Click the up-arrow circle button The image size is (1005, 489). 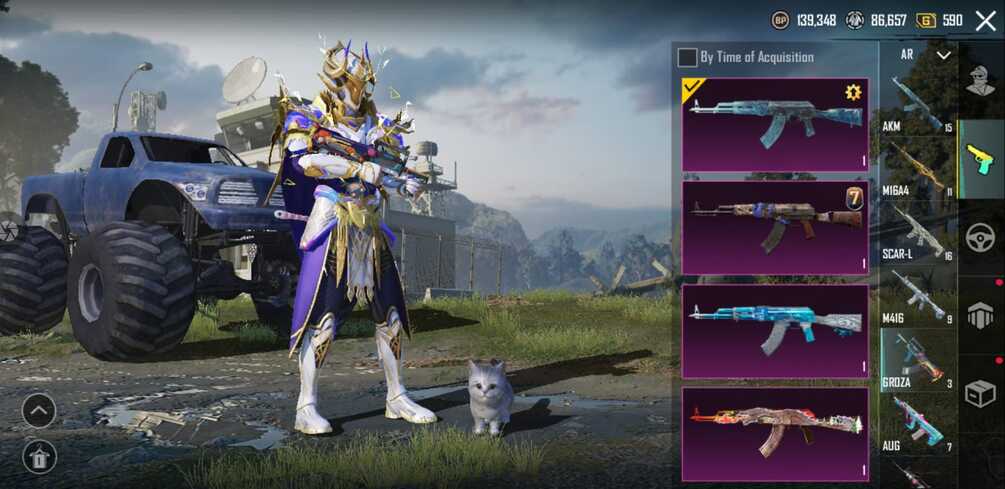38,410
